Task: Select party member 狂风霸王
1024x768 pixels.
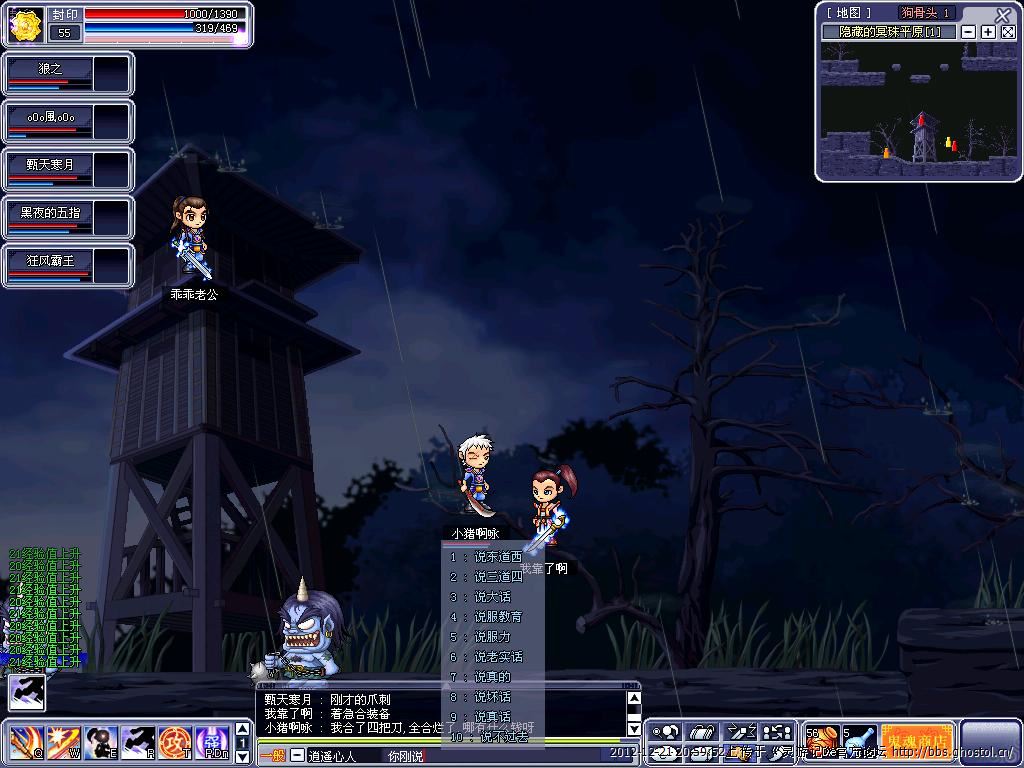Action: [x=50, y=264]
